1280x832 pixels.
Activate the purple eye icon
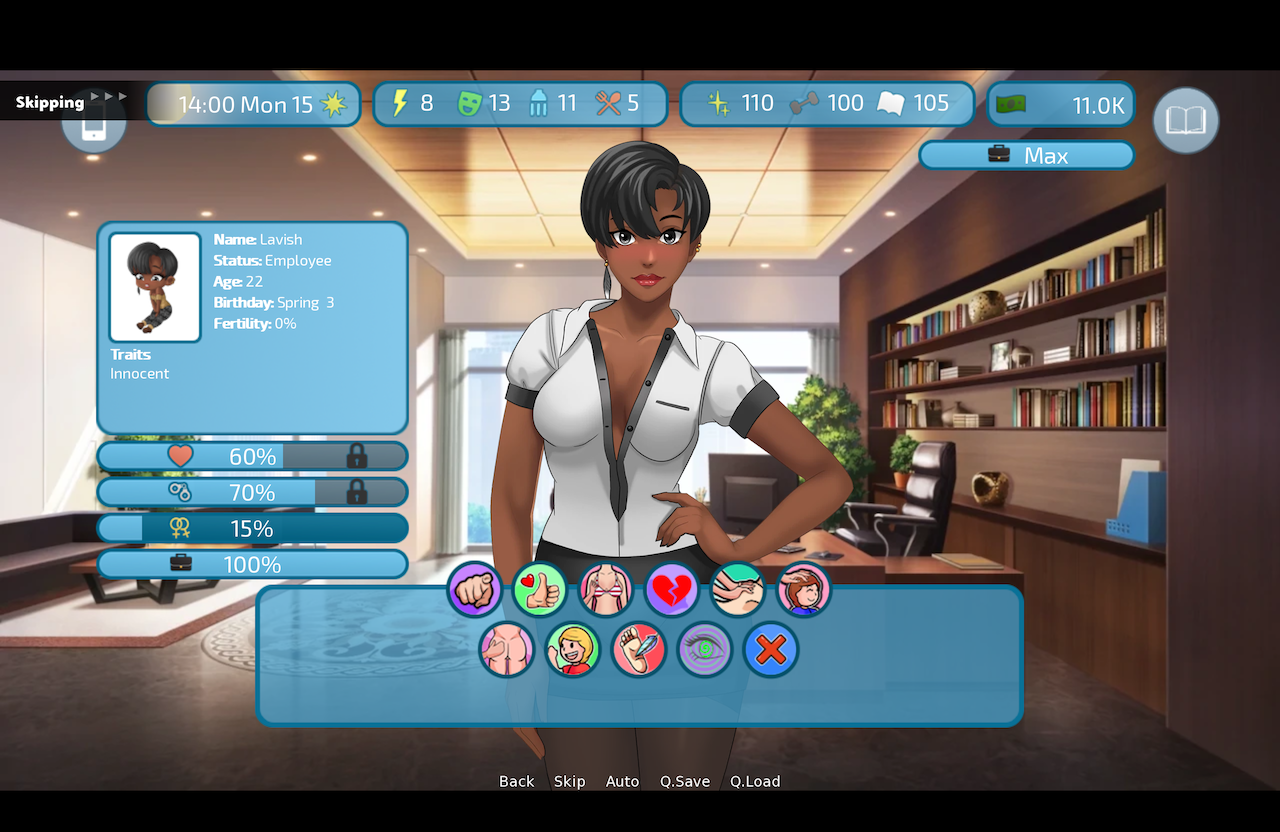[x=704, y=650]
